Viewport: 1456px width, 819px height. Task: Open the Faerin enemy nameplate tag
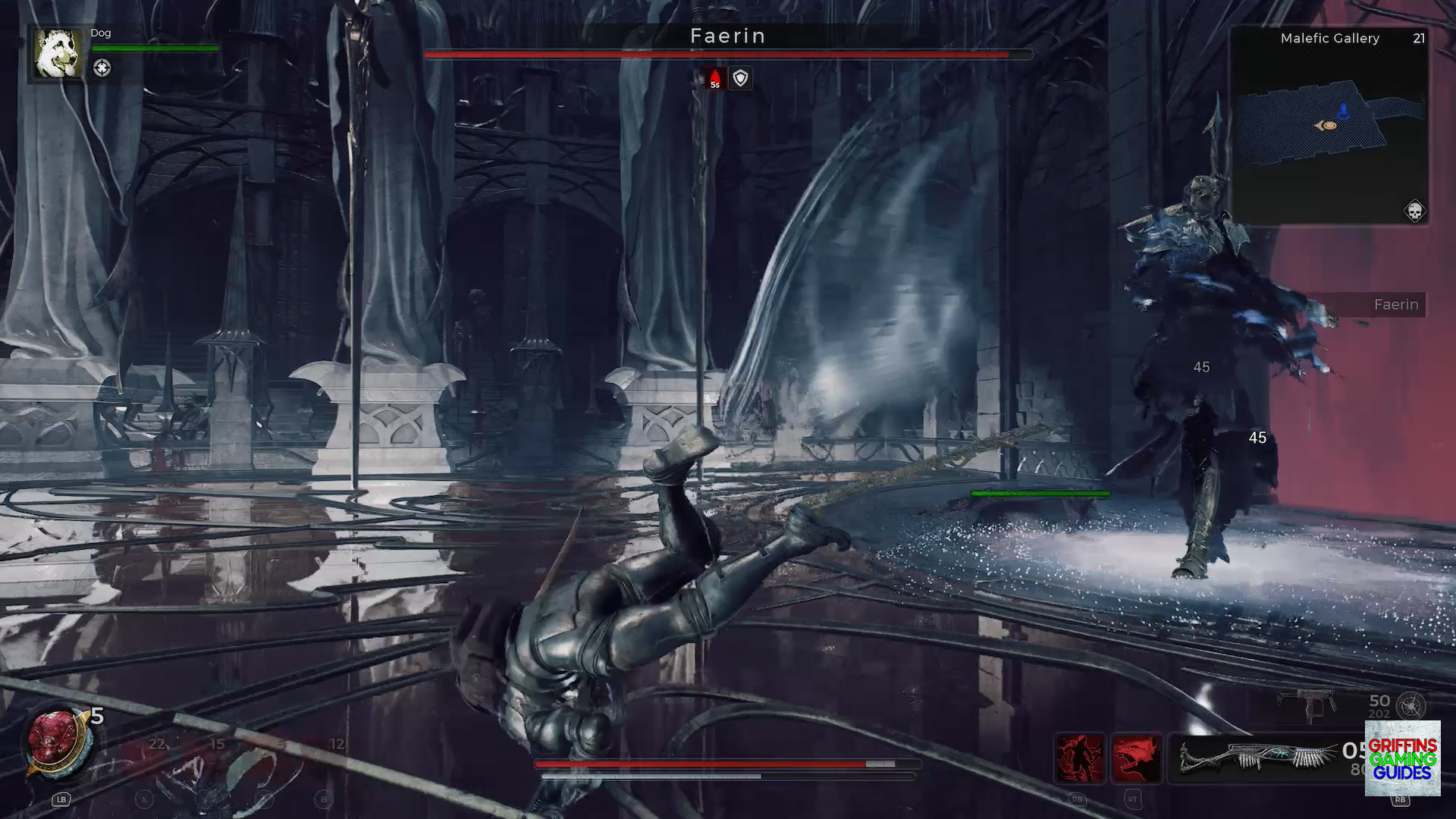click(x=1395, y=305)
